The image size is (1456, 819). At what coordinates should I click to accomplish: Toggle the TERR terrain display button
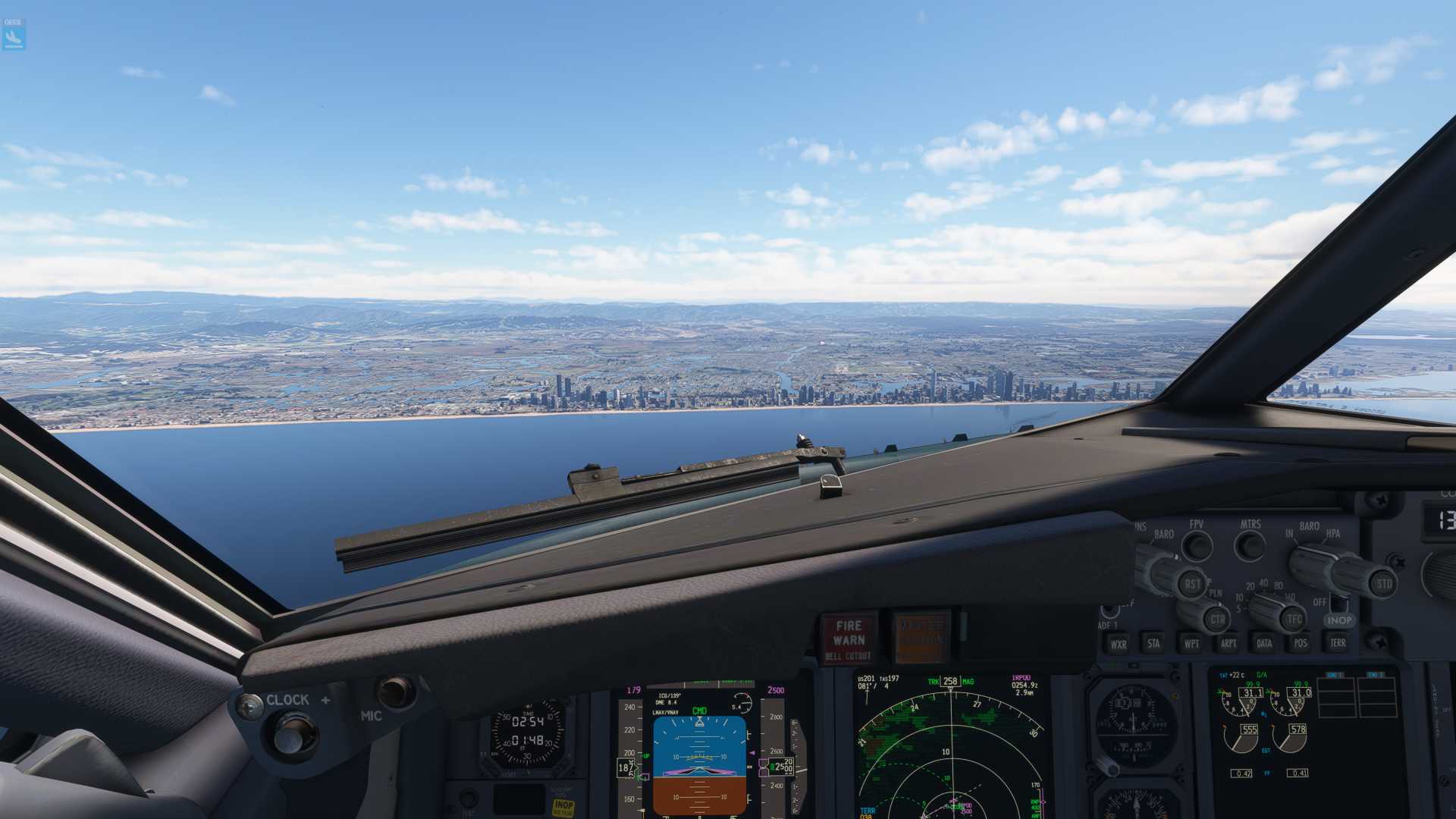(1337, 642)
